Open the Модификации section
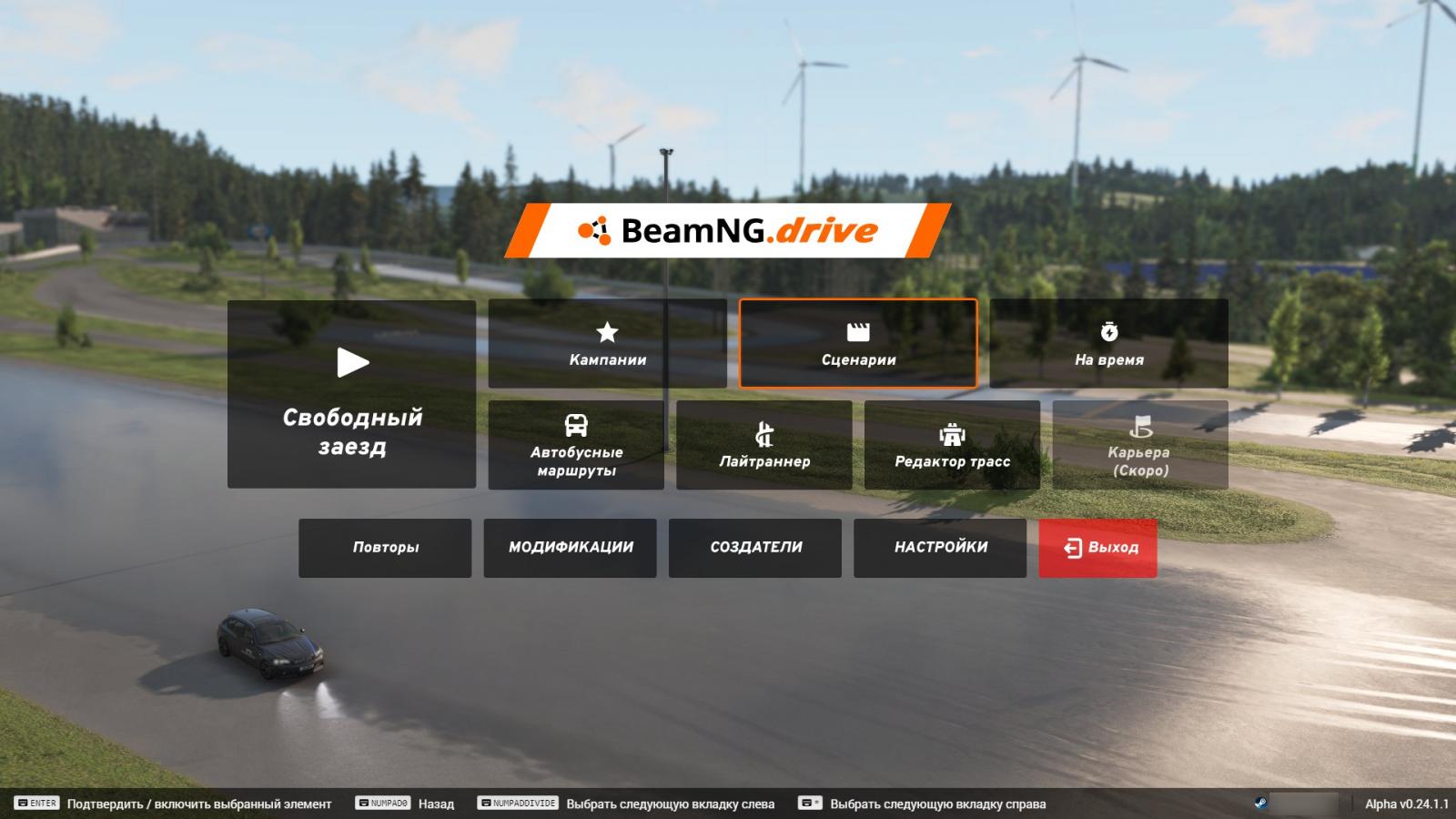 coord(571,547)
